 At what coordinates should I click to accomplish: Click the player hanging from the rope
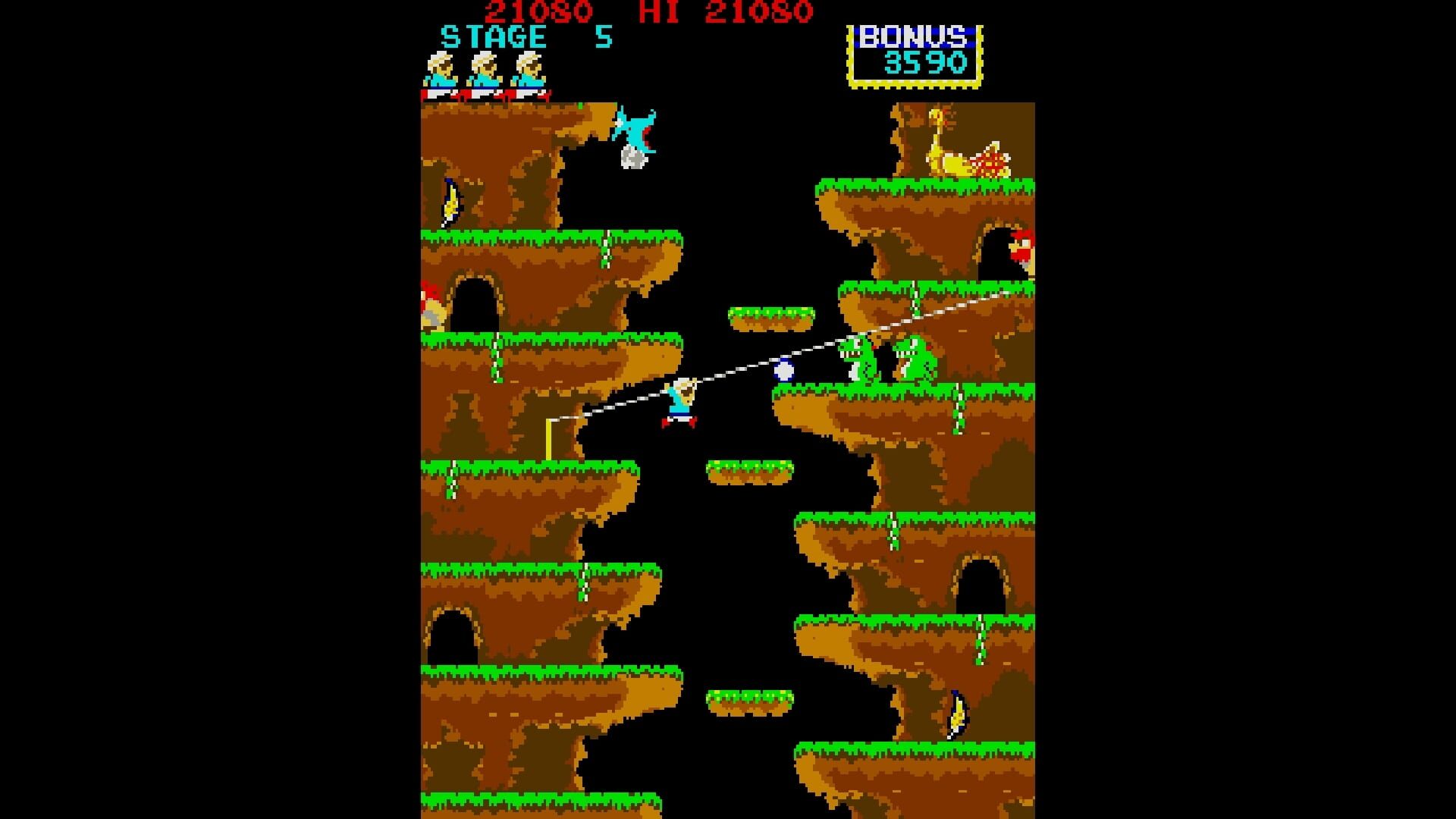pyautogui.click(x=681, y=402)
